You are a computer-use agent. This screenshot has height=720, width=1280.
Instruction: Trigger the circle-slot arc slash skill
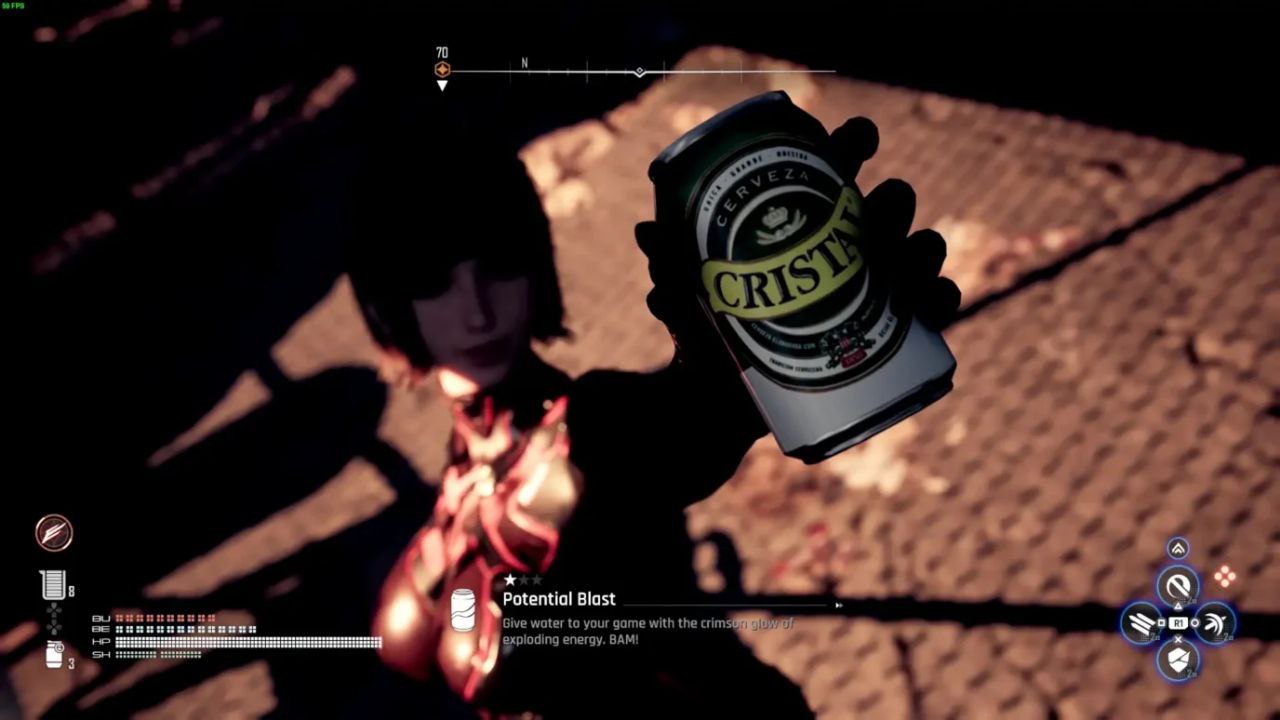tap(1214, 624)
